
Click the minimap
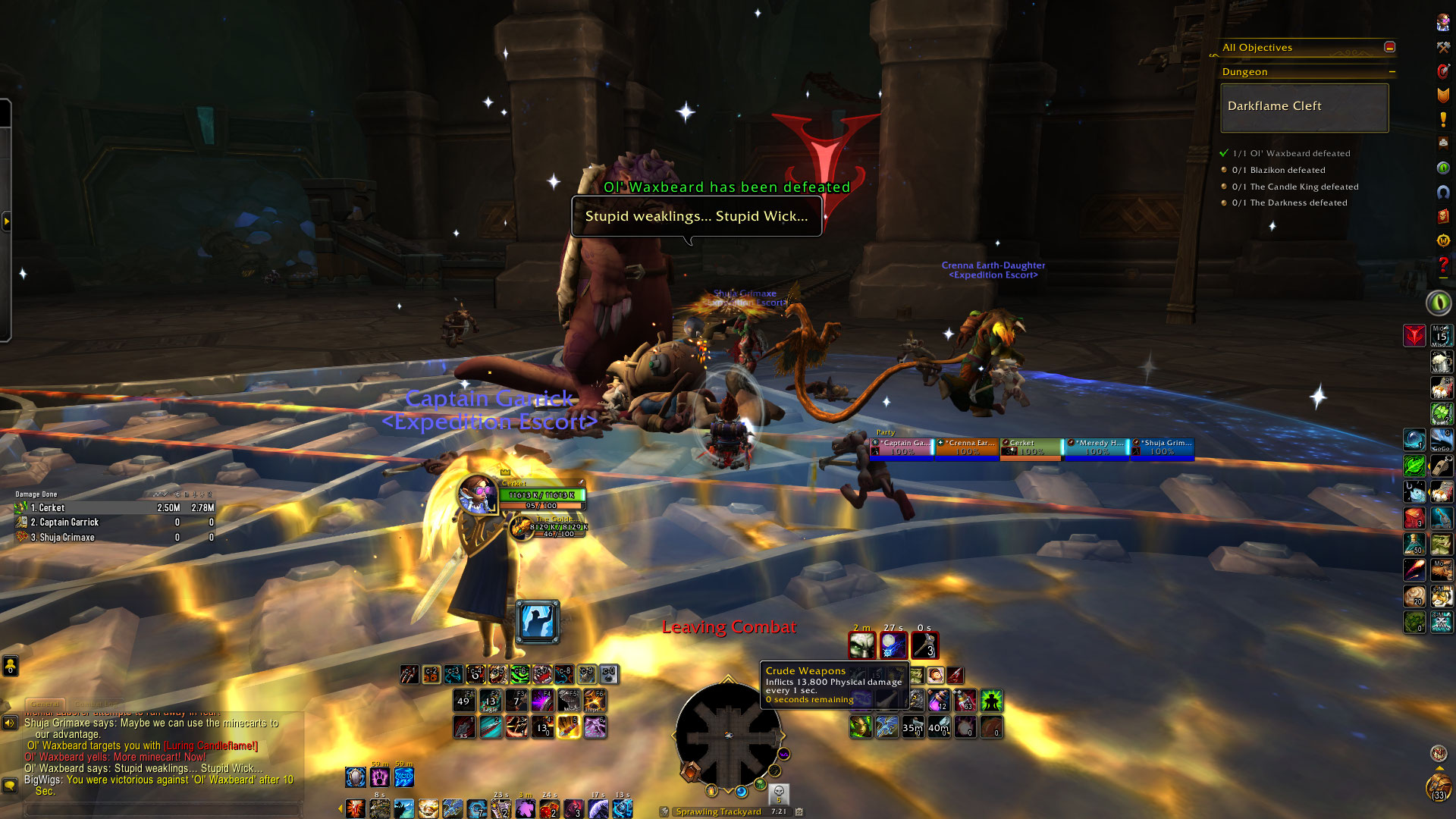[727, 734]
